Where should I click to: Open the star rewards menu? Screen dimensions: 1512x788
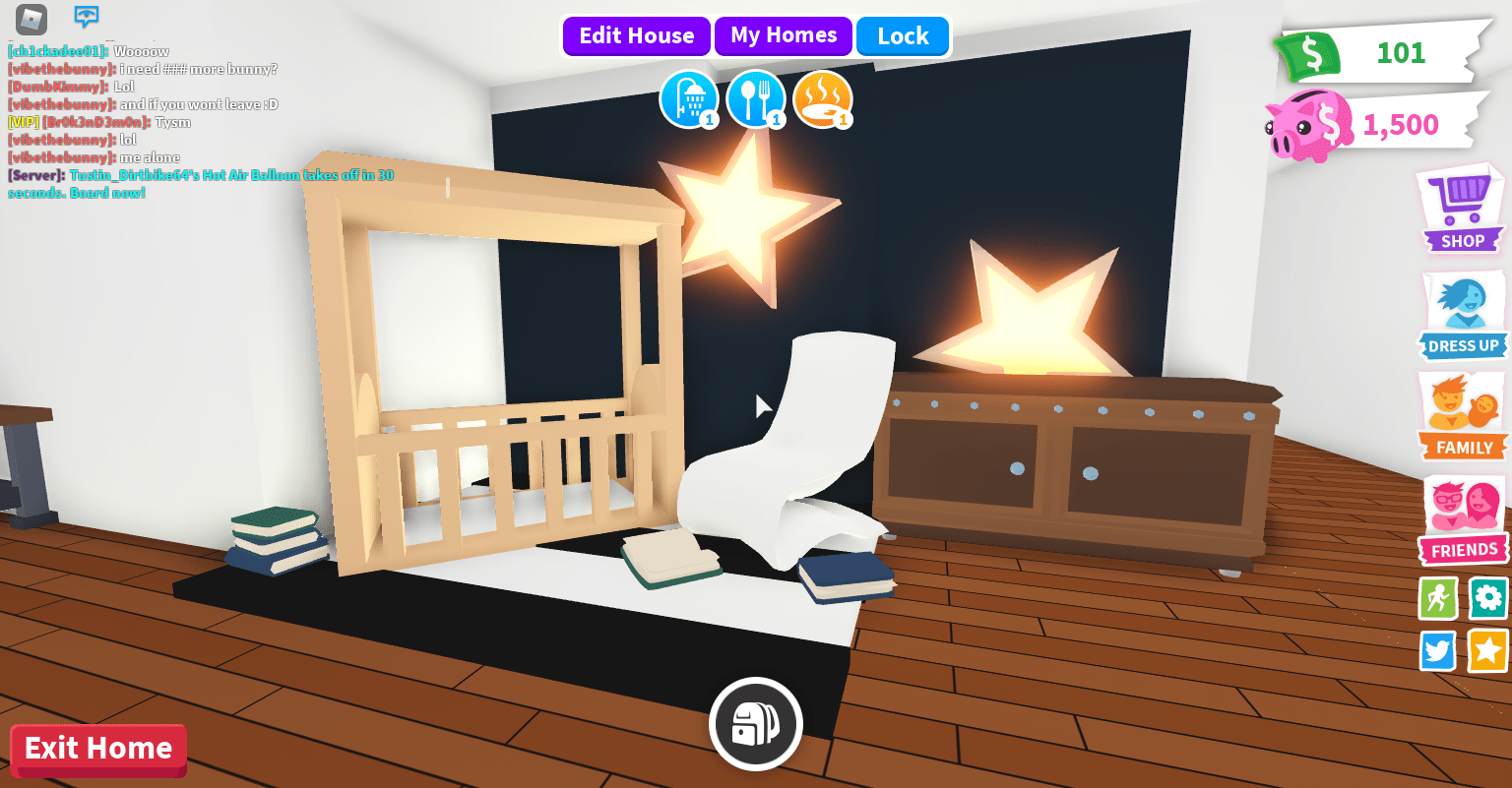[1486, 650]
